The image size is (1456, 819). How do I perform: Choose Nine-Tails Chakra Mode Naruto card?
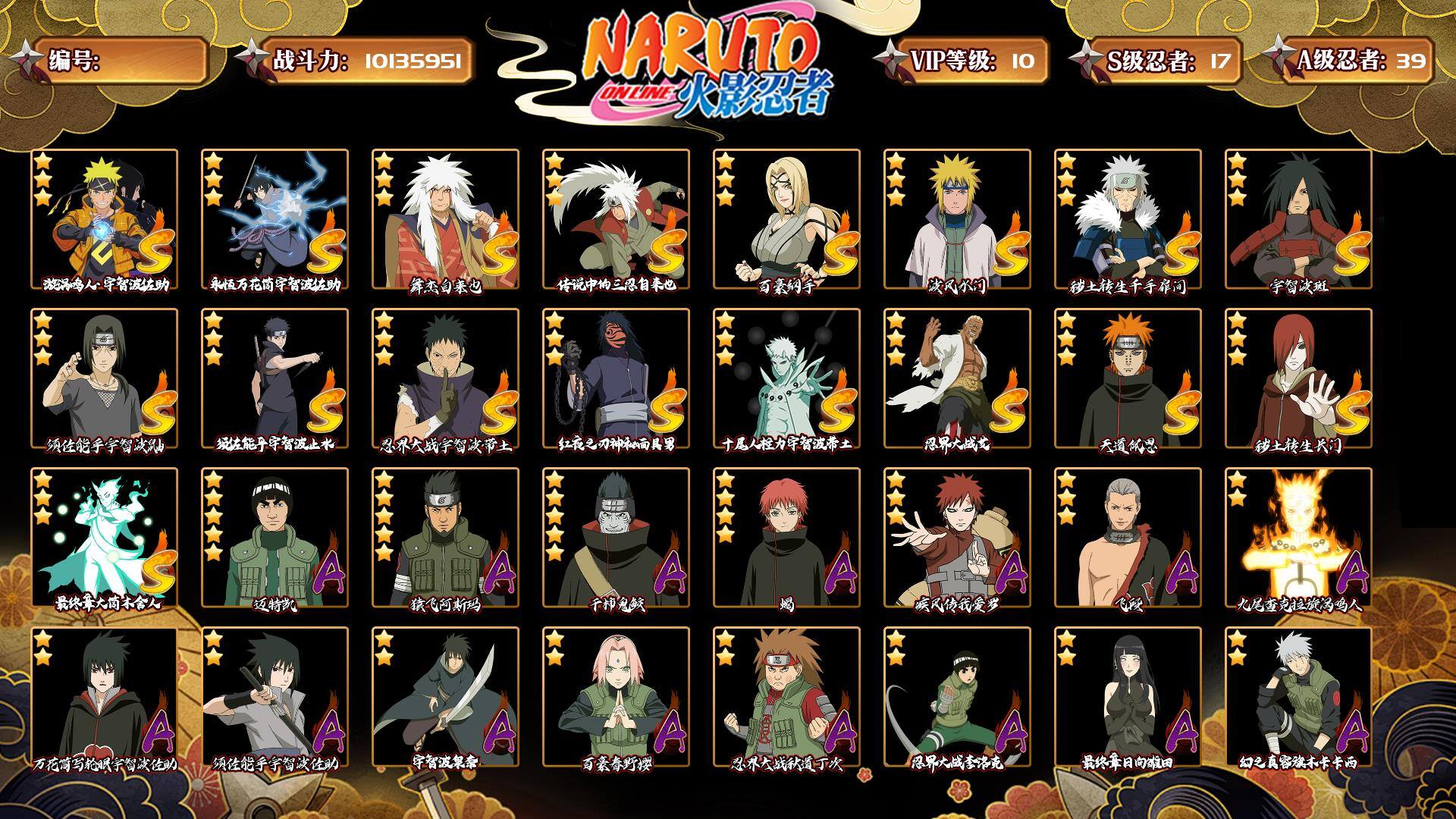click(1298, 538)
